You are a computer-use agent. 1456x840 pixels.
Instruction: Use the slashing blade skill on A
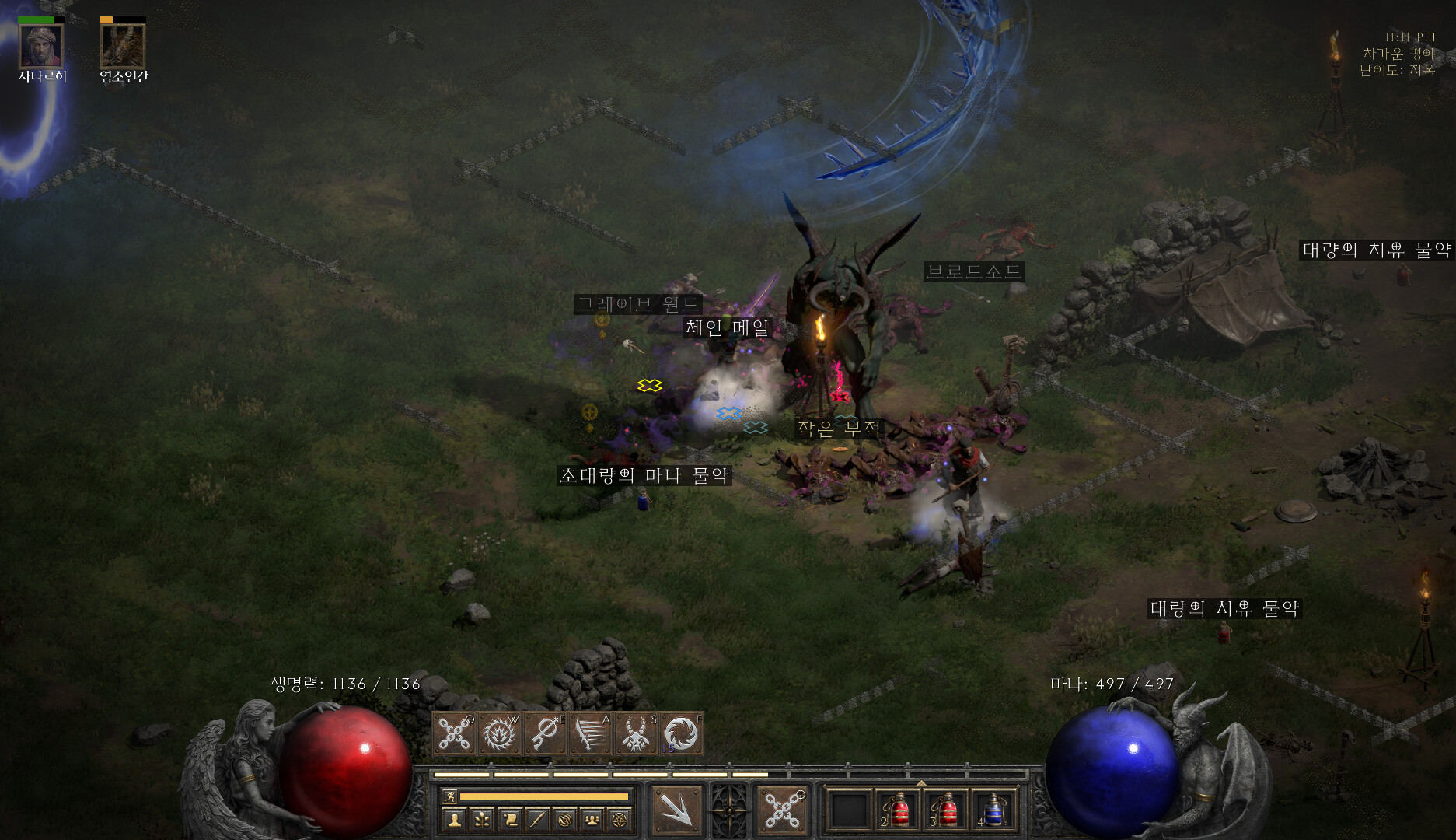point(591,733)
